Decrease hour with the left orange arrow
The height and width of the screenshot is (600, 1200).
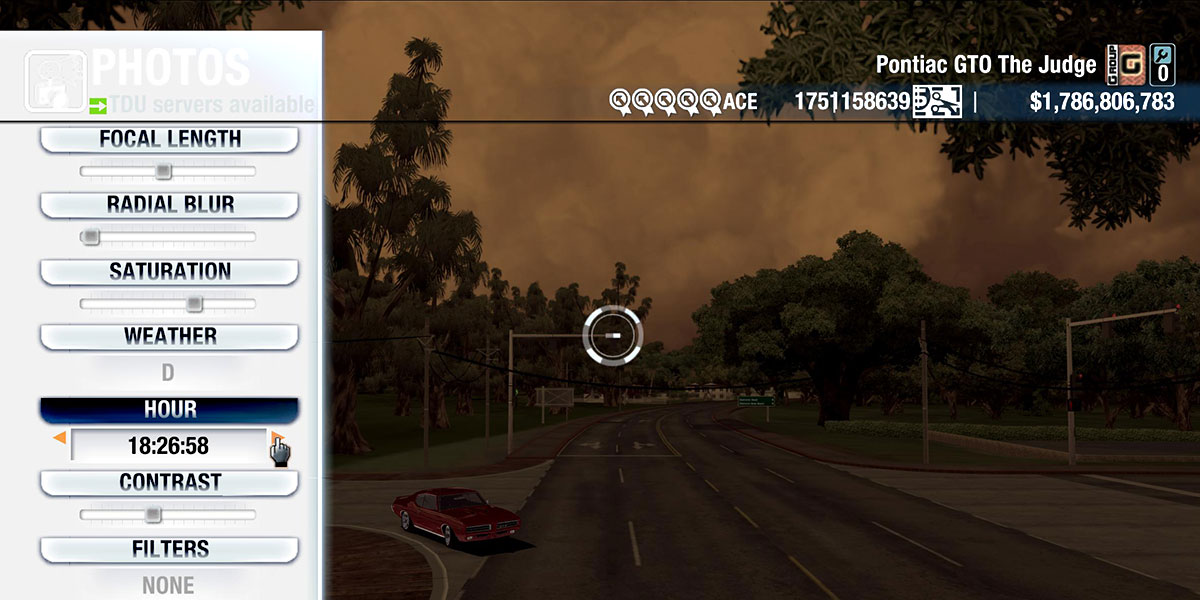click(60, 438)
